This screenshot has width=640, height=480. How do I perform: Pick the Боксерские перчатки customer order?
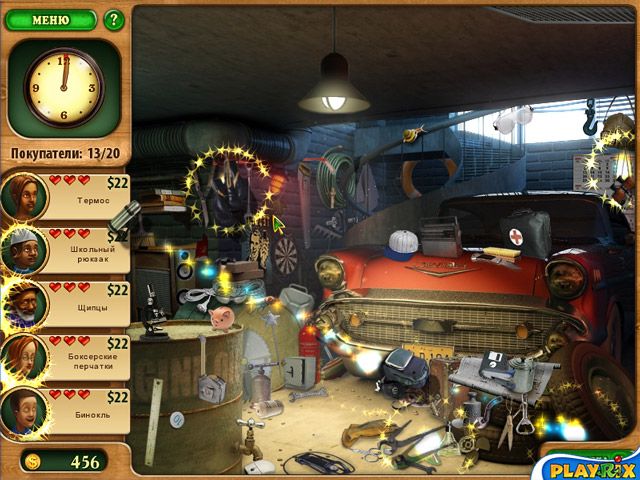click(x=66, y=356)
